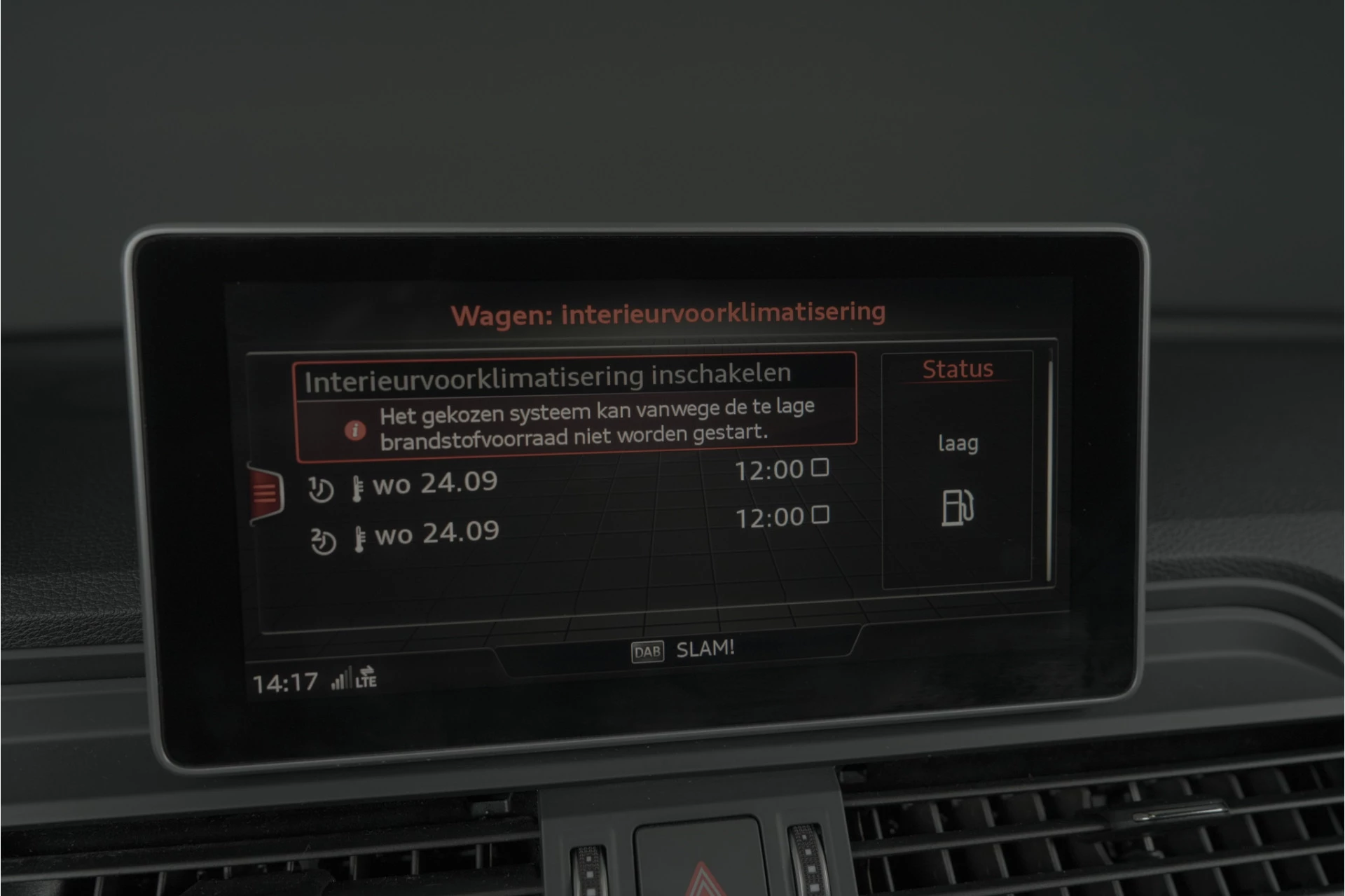Open the red side menu tab
The width and height of the screenshot is (1345, 896).
[266, 494]
